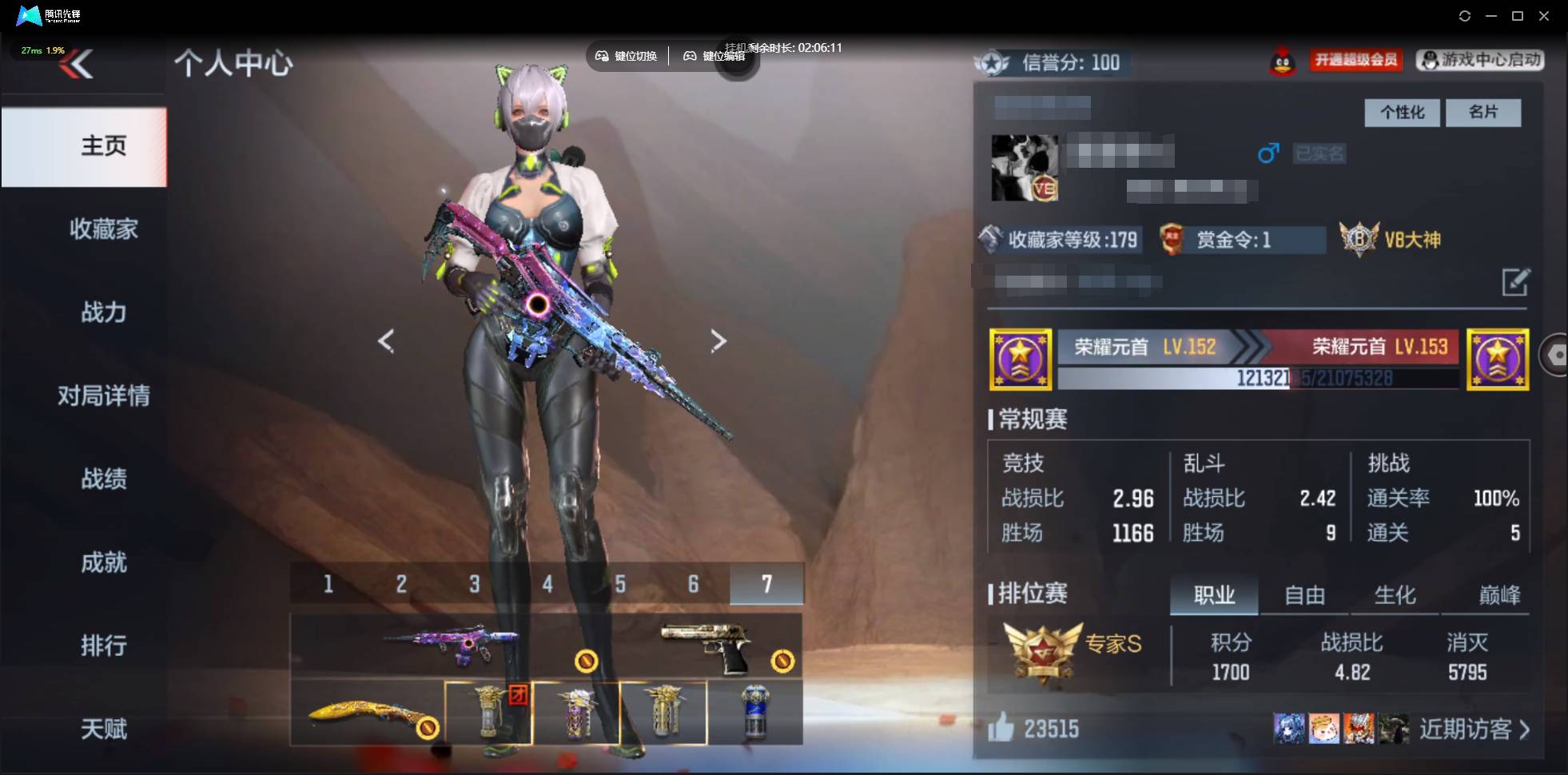Rotate character using the right arrow
This screenshot has width=1568, height=775.
(x=718, y=340)
